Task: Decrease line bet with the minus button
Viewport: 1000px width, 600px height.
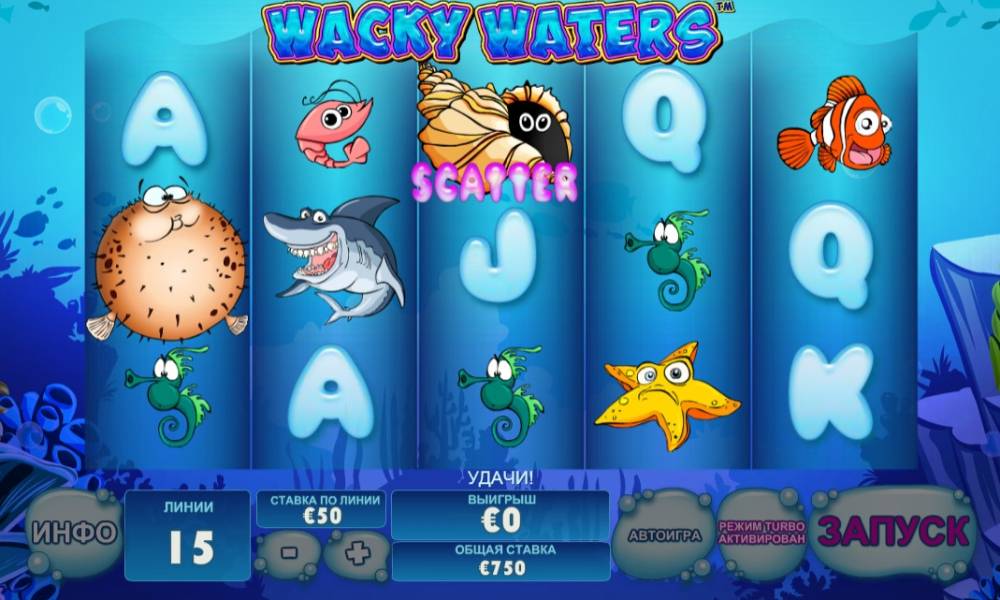Action: 287,551
